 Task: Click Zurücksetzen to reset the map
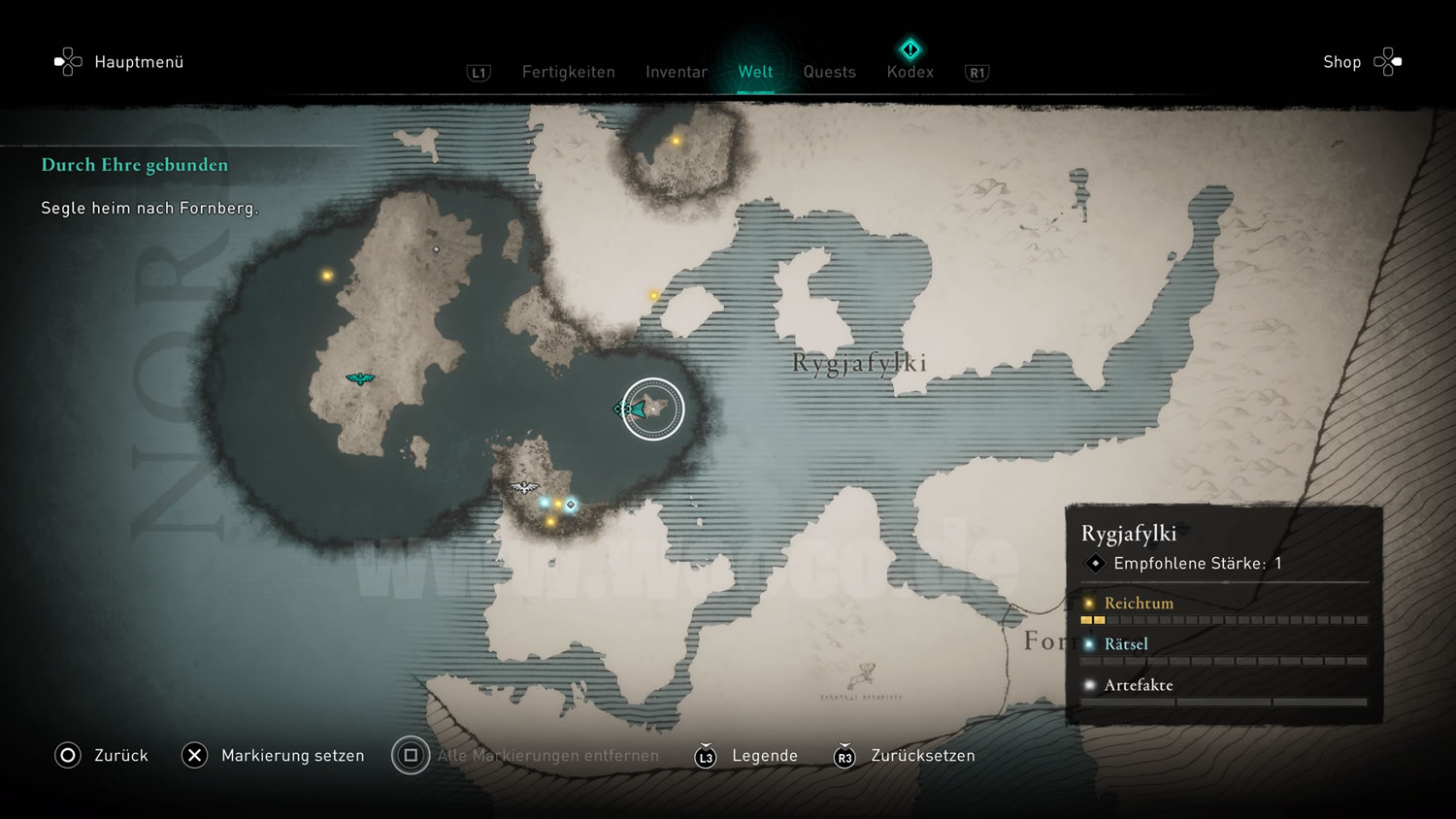pos(905,756)
